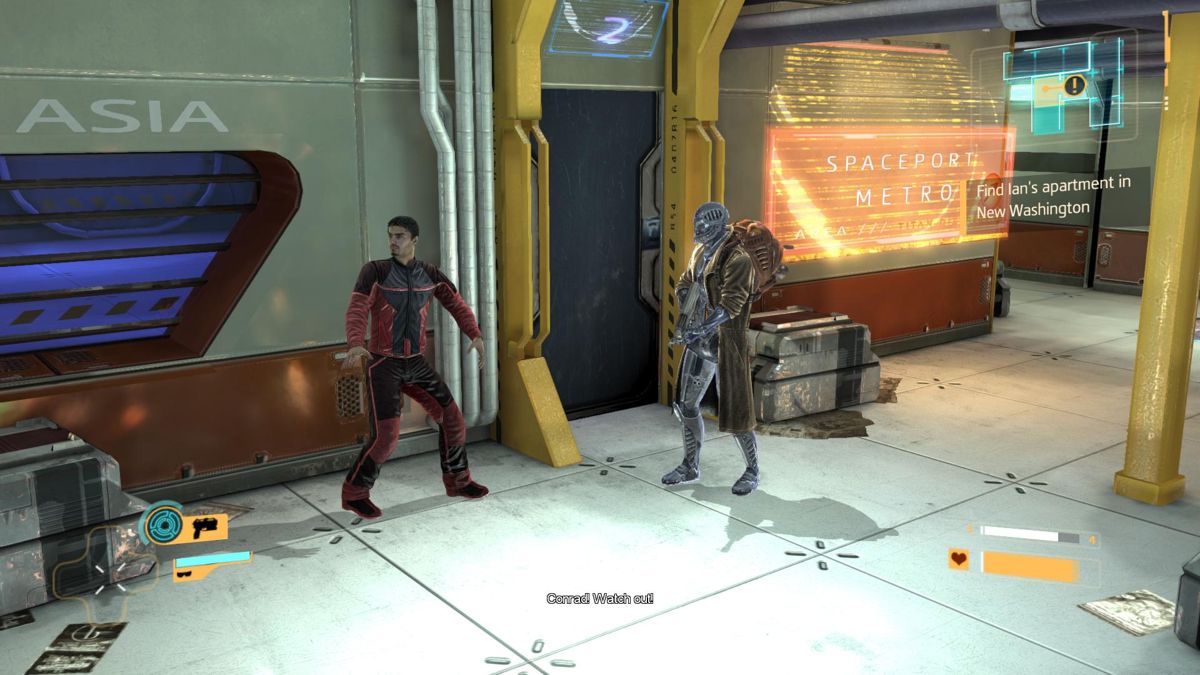Activate the blue circular shield icon
This screenshot has height=675, width=1200.
pyautogui.click(x=162, y=523)
